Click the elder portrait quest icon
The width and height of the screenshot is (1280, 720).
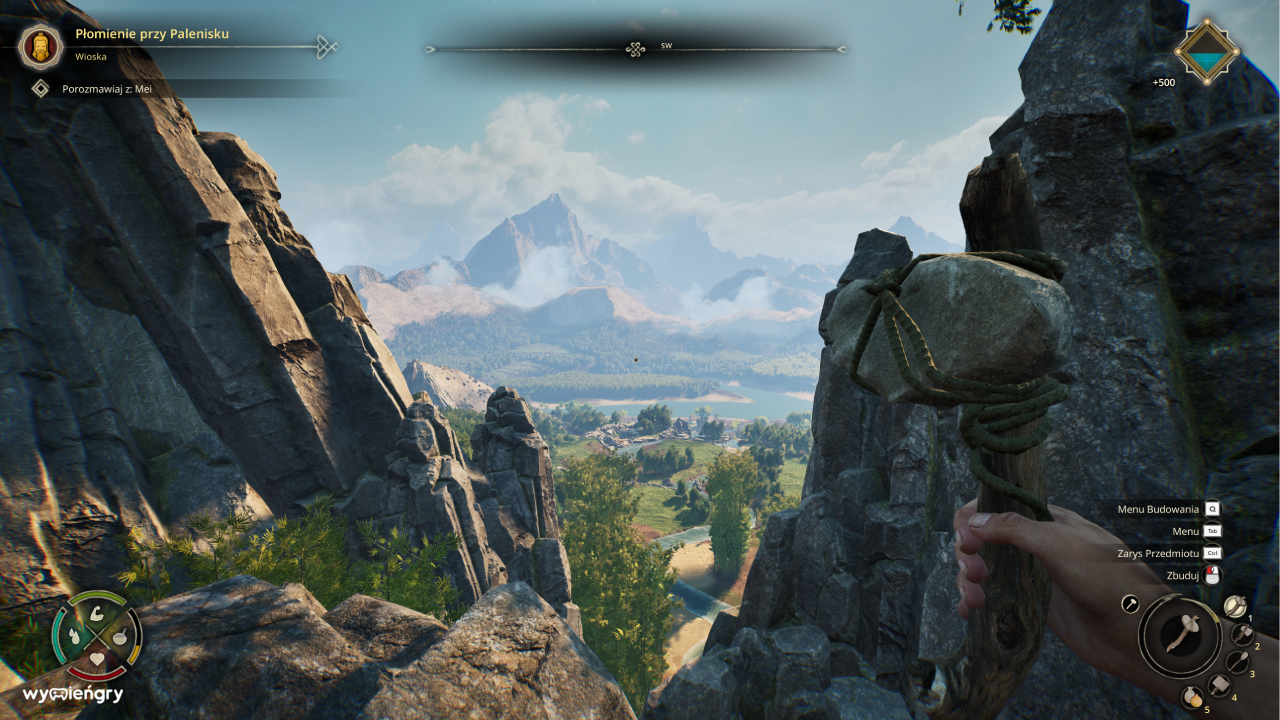click(40, 46)
